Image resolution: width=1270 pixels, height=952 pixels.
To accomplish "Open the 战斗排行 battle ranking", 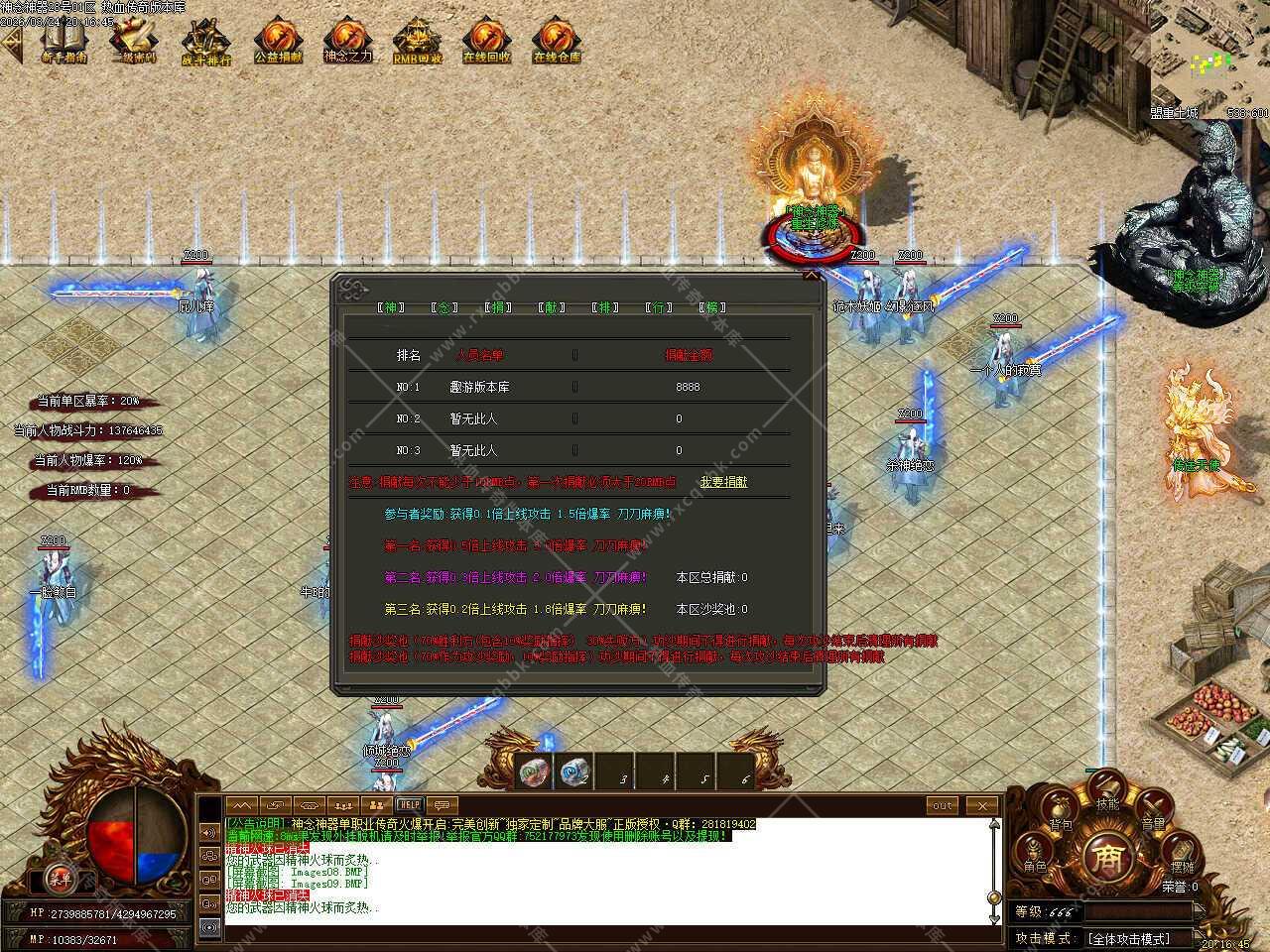I will 206,44.
